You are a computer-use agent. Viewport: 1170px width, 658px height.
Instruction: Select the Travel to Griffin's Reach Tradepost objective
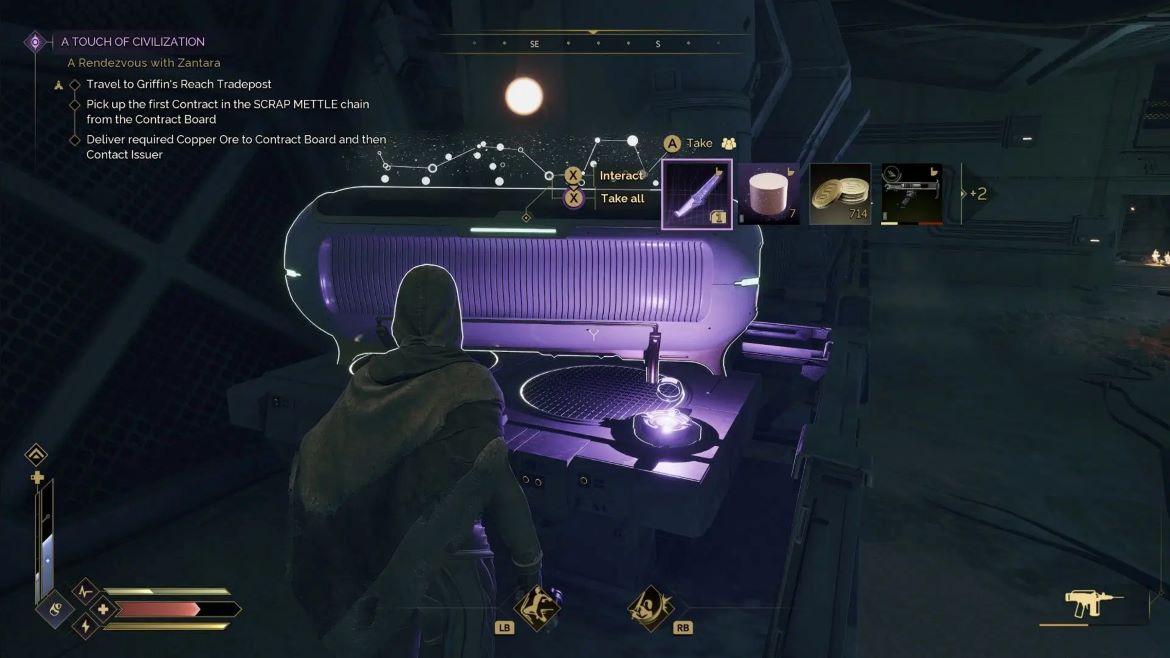[x=178, y=84]
